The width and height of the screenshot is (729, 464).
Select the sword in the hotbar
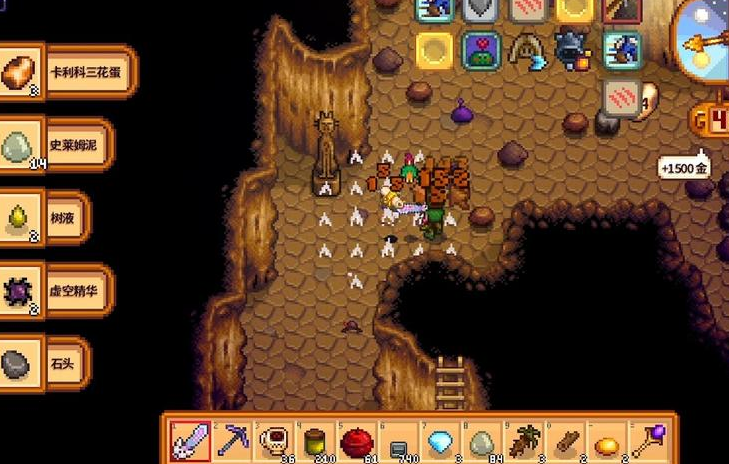[x=191, y=438]
